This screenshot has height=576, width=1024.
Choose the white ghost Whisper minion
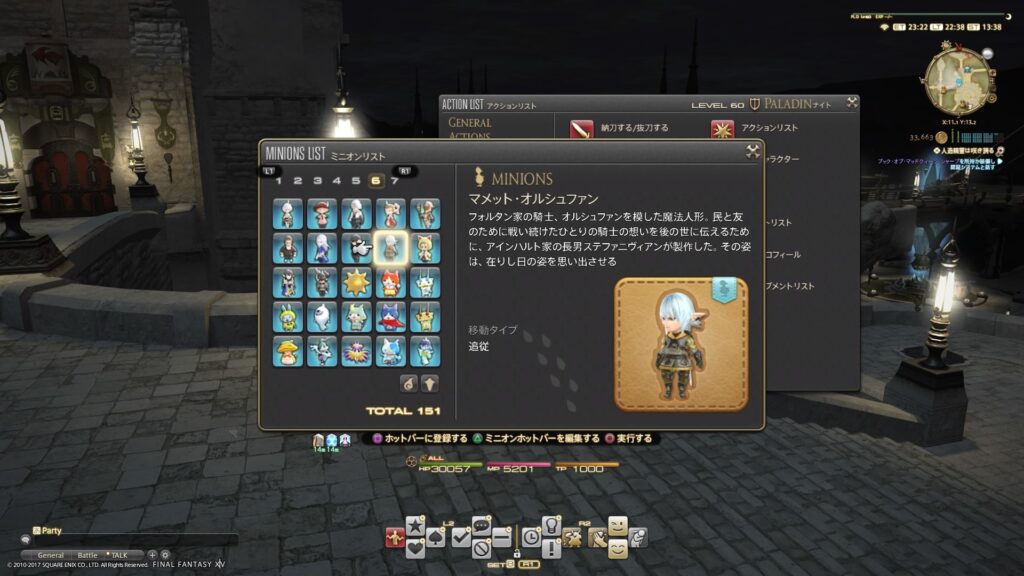[322, 316]
